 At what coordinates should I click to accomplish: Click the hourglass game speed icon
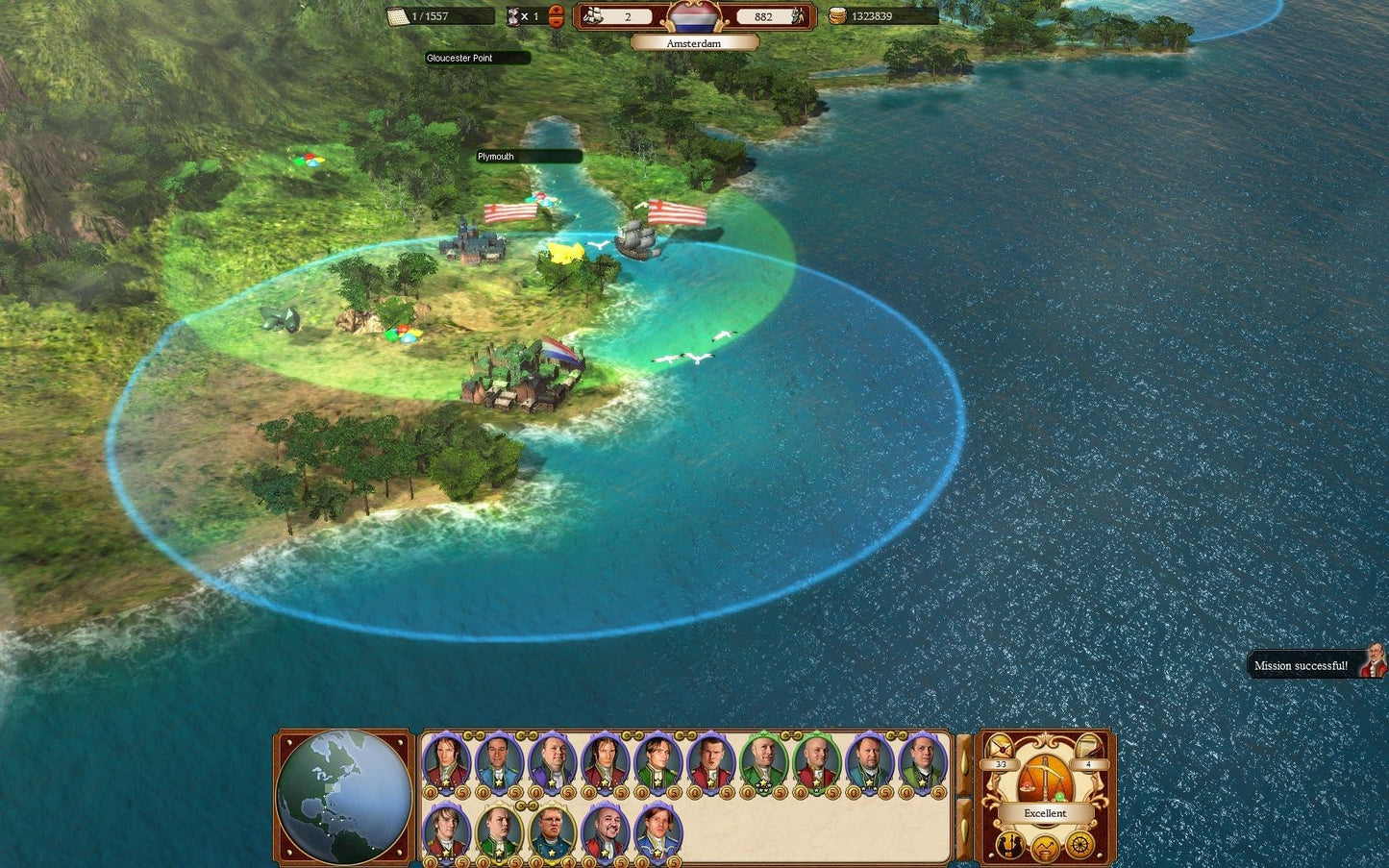click(512, 16)
